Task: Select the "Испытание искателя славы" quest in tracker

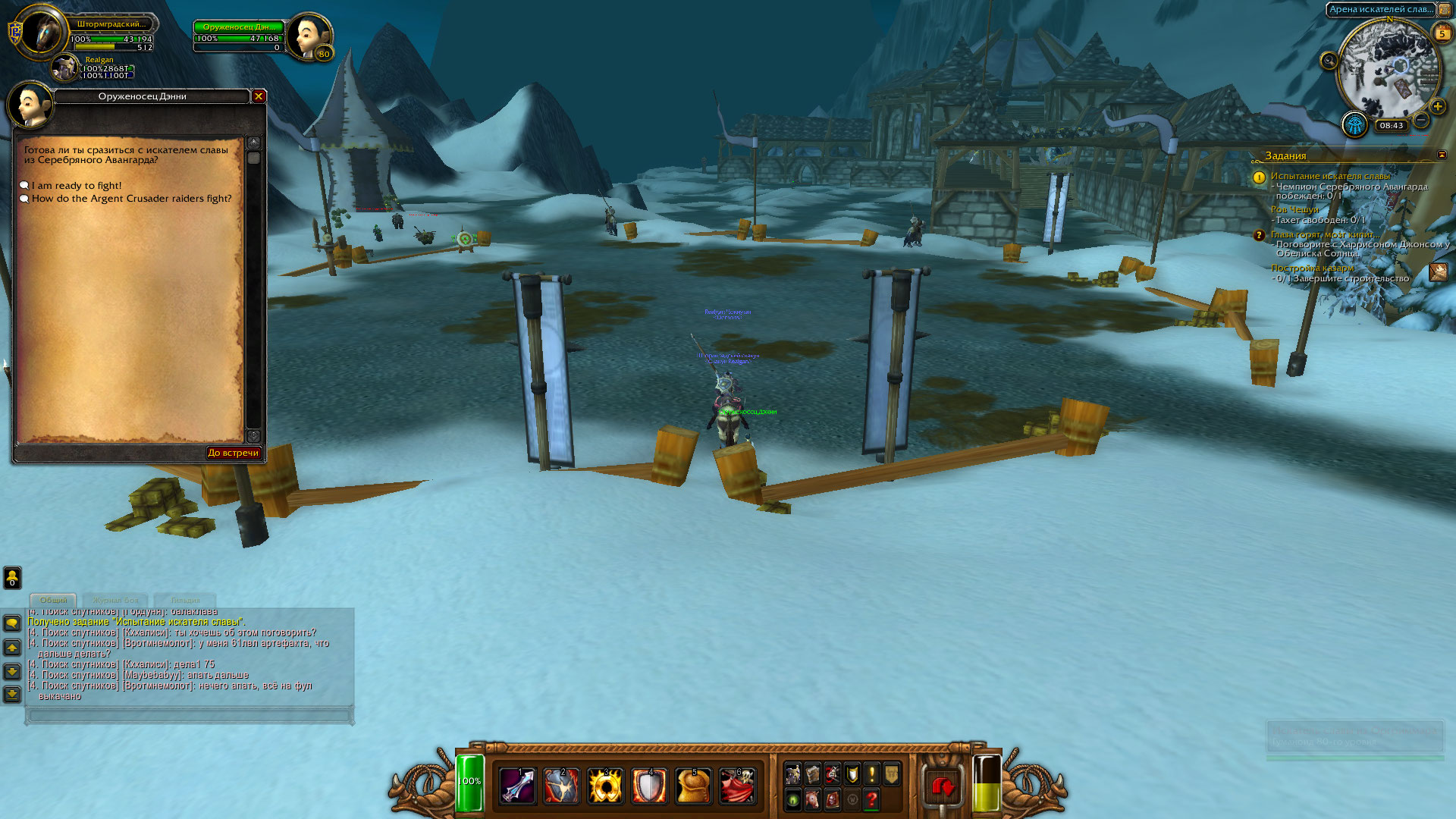Action: tap(1330, 176)
